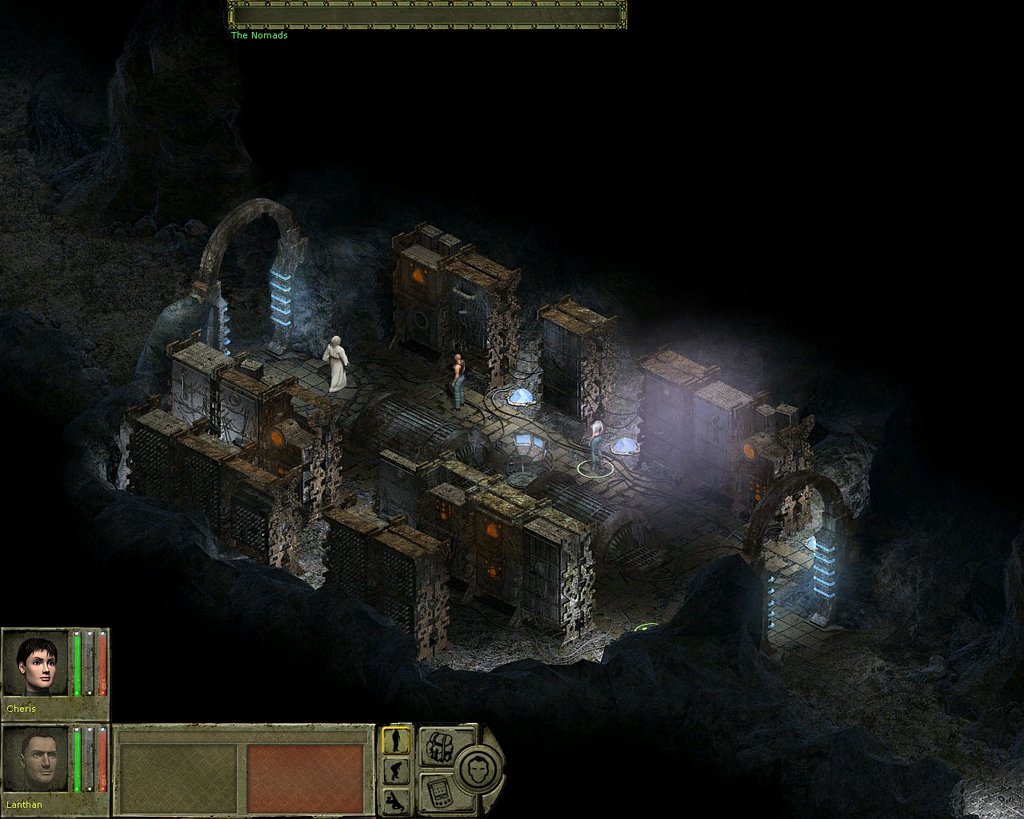Switch to standing stance
This screenshot has height=819, width=1024.
pyautogui.click(x=397, y=740)
